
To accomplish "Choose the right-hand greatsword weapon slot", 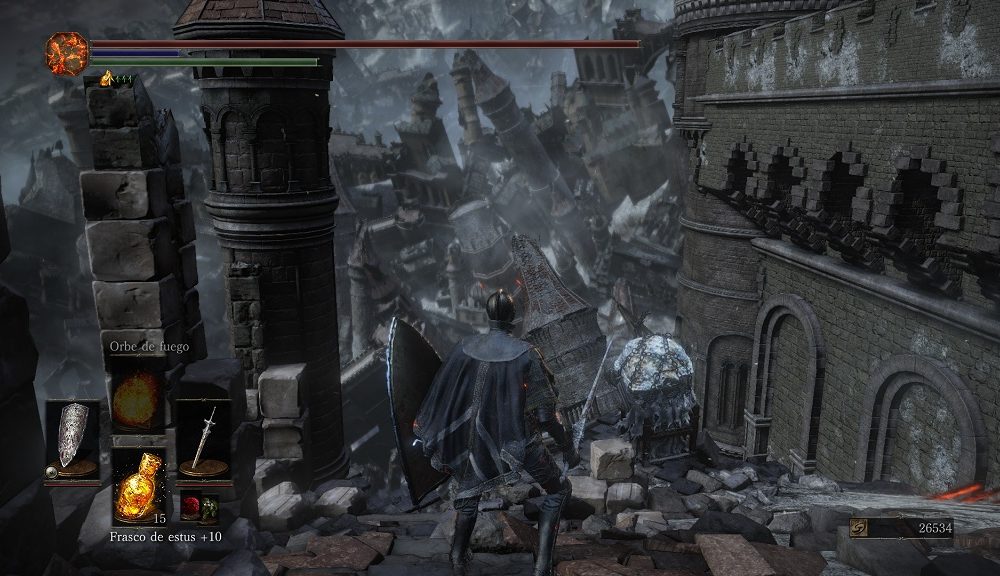I will tap(204, 441).
